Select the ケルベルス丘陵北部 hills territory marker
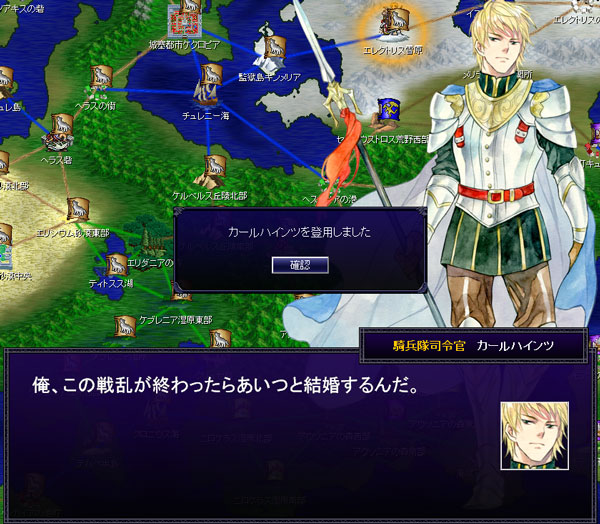600x524 pixels. (x=214, y=169)
